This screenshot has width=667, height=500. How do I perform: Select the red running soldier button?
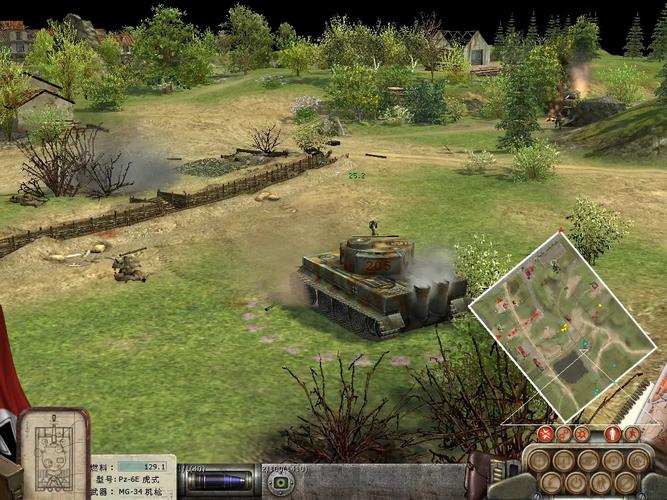(x=632, y=434)
